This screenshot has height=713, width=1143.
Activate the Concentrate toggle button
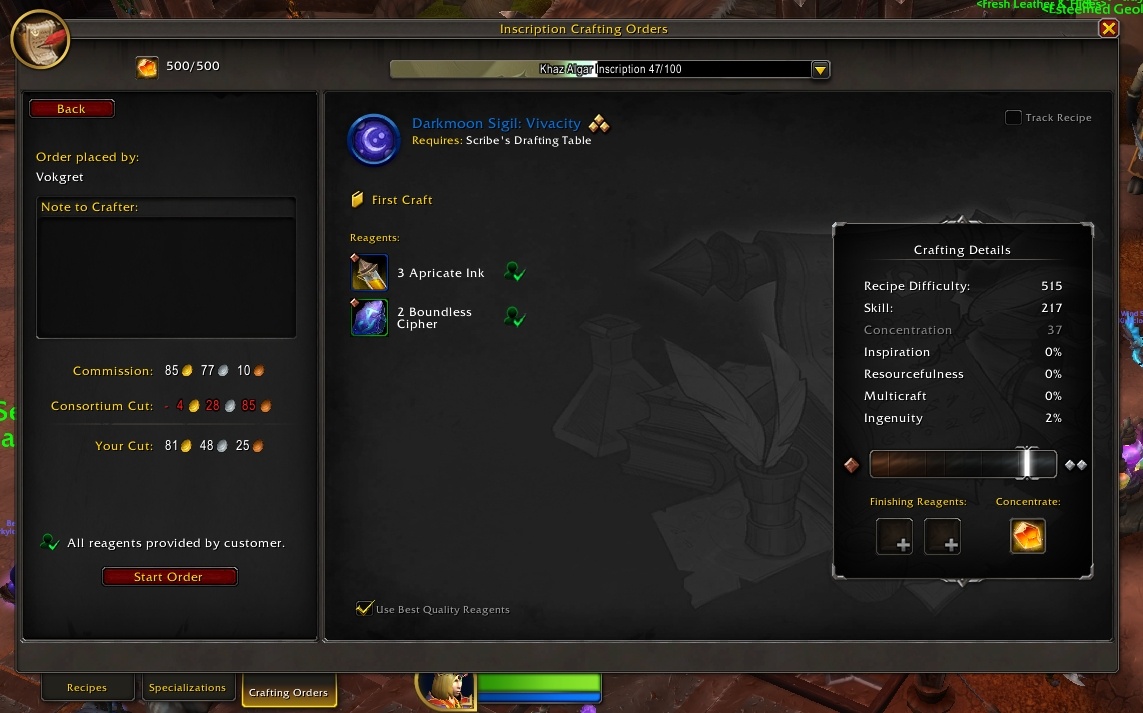click(x=1028, y=536)
